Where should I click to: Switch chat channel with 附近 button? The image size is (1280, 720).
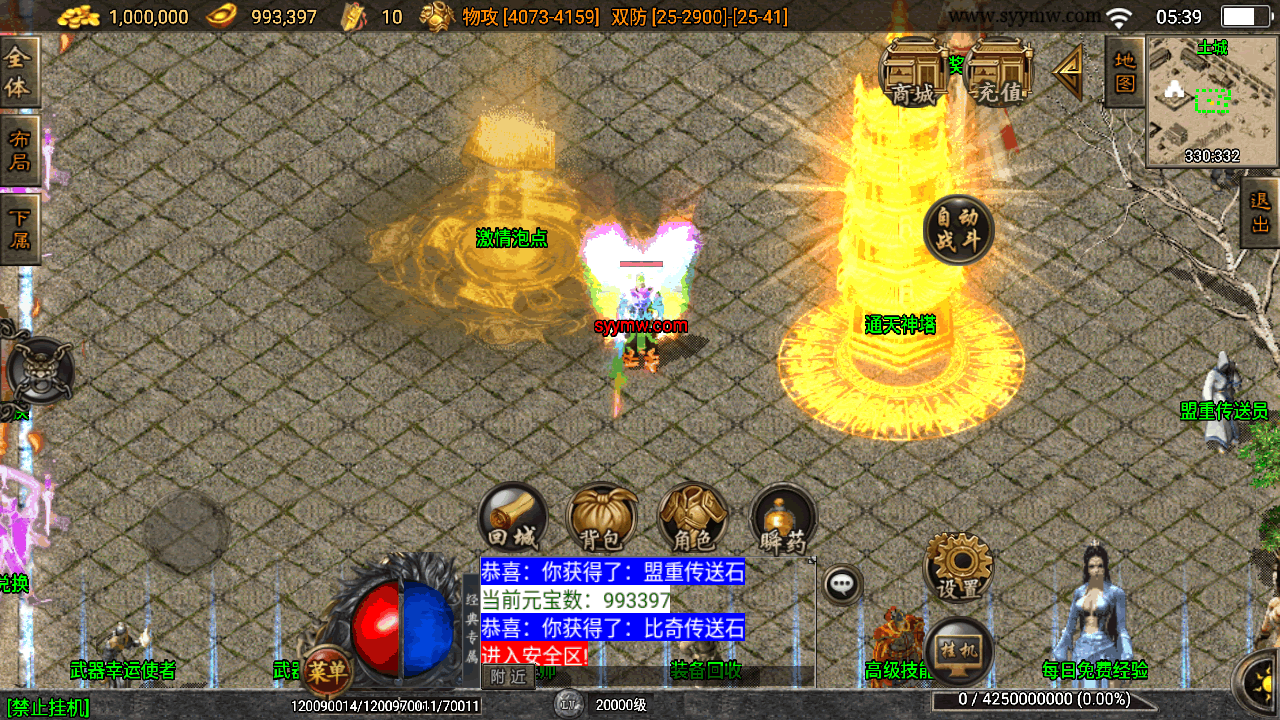click(x=508, y=676)
